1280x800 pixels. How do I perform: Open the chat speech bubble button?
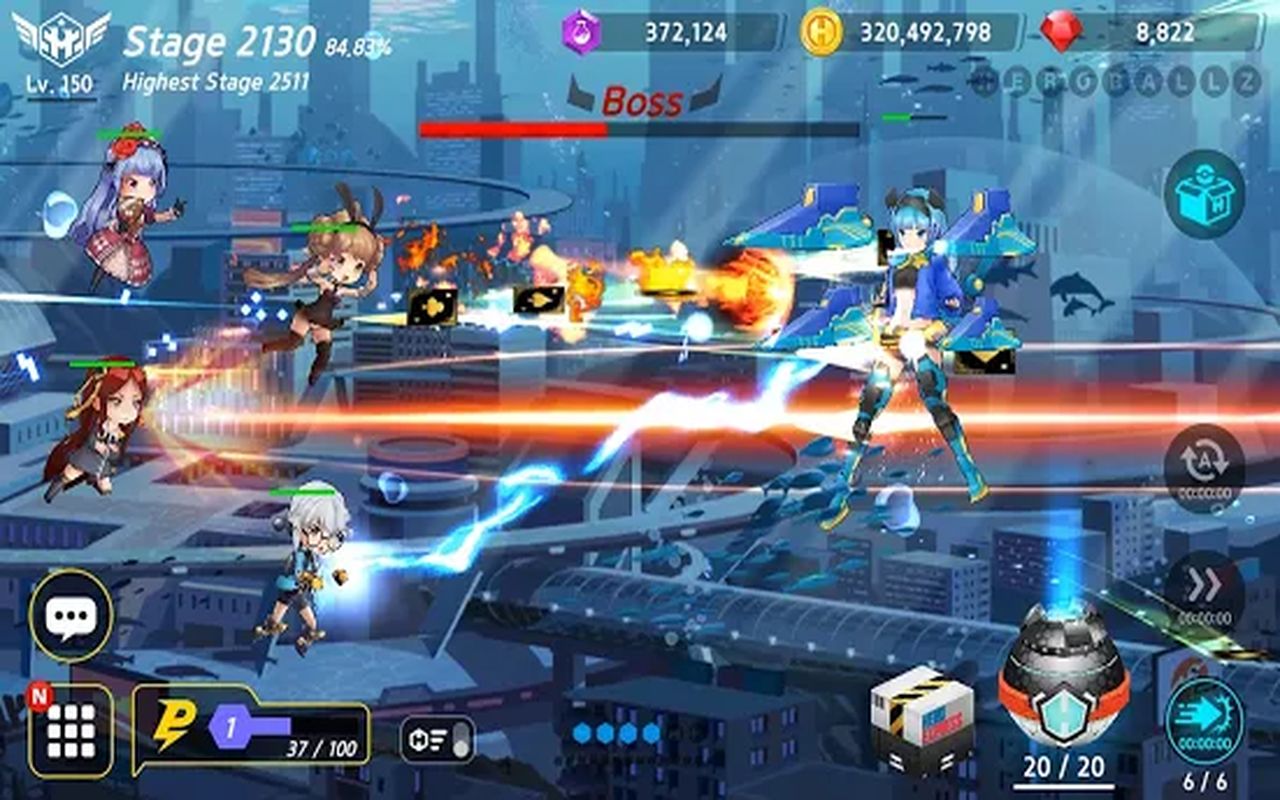[71, 615]
